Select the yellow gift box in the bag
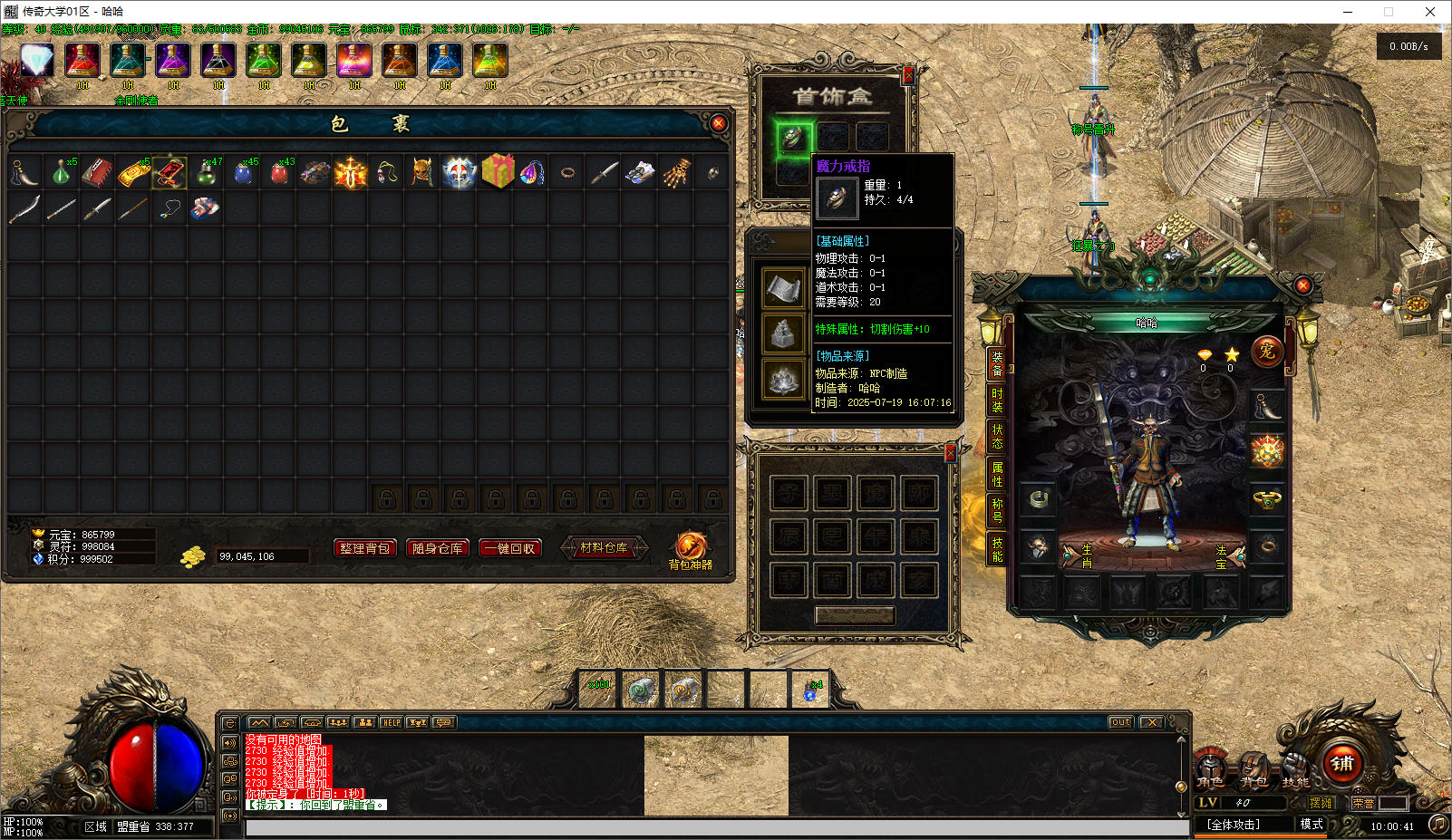The width and height of the screenshot is (1452, 840). point(497,171)
